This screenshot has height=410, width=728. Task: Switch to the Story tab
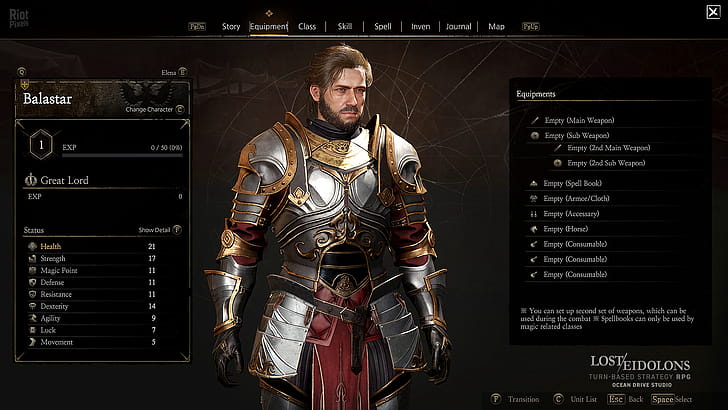pyautogui.click(x=231, y=26)
